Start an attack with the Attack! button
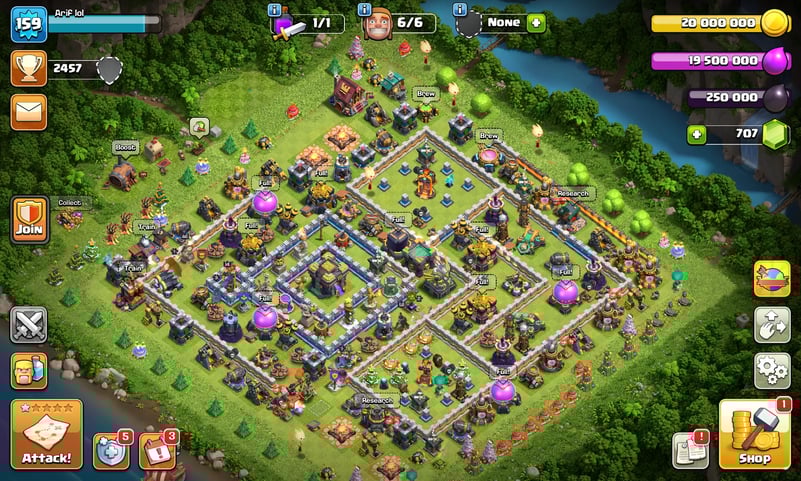The width and height of the screenshot is (801, 481). coord(46,435)
